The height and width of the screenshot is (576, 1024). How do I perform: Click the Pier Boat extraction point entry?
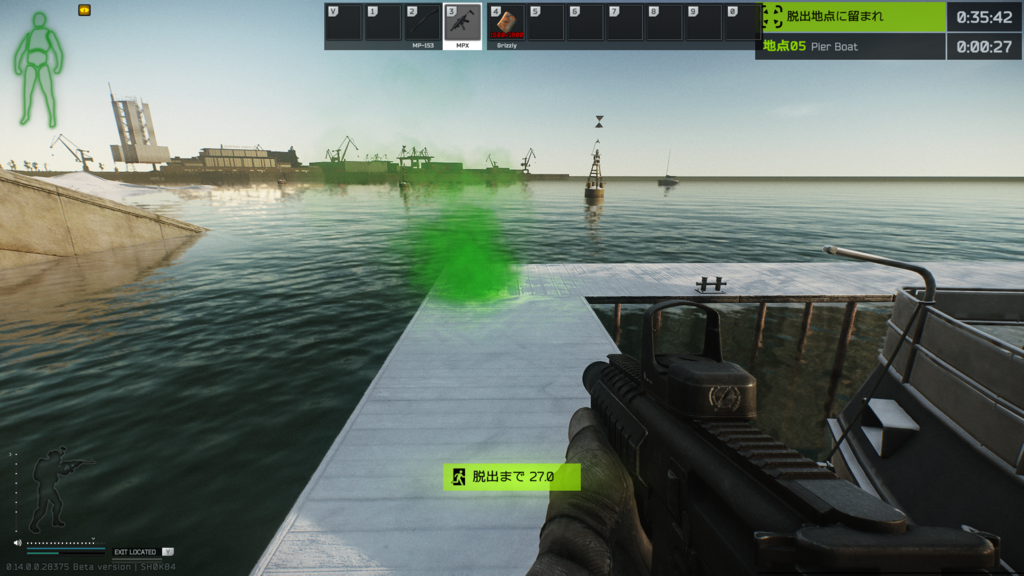pos(849,46)
